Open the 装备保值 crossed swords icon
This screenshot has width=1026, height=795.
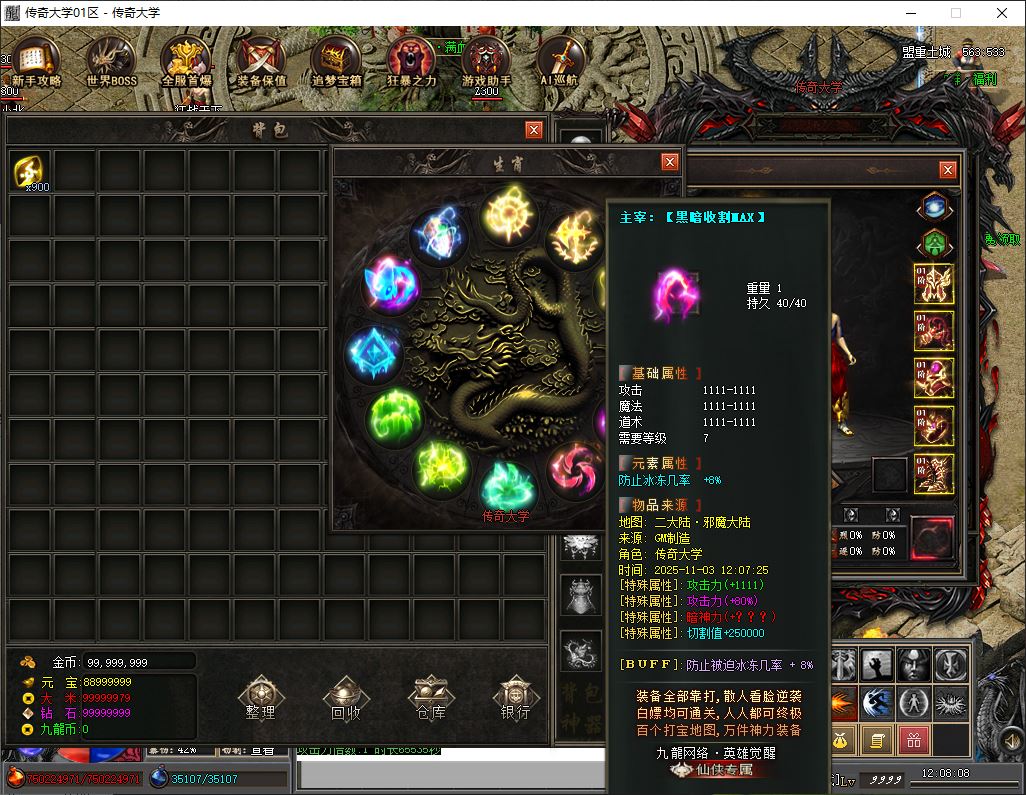click(x=261, y=62)
